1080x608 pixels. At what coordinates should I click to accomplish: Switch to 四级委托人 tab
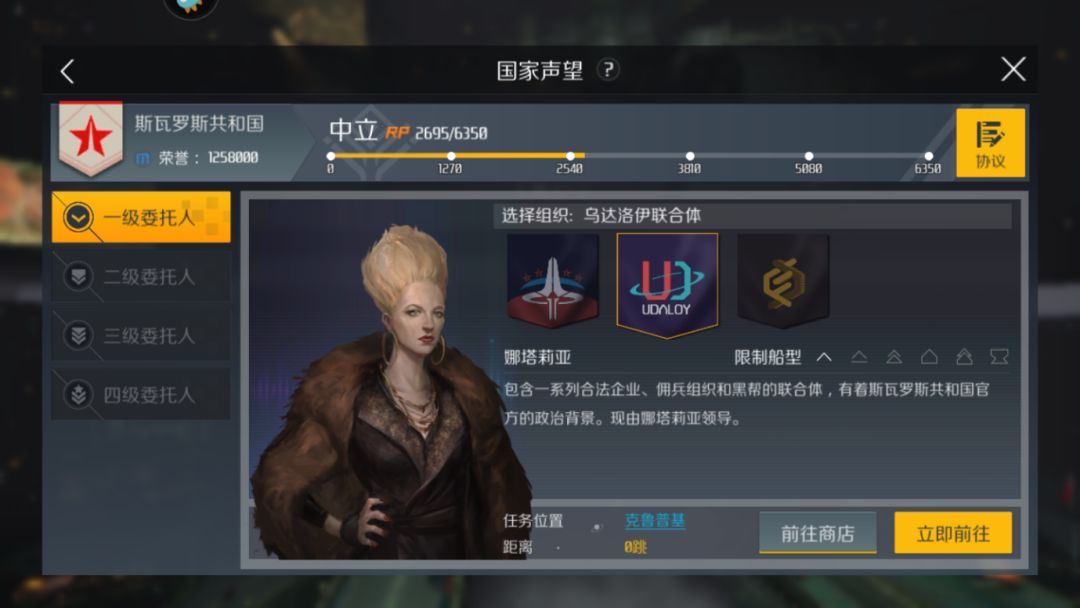coord(141,395)
